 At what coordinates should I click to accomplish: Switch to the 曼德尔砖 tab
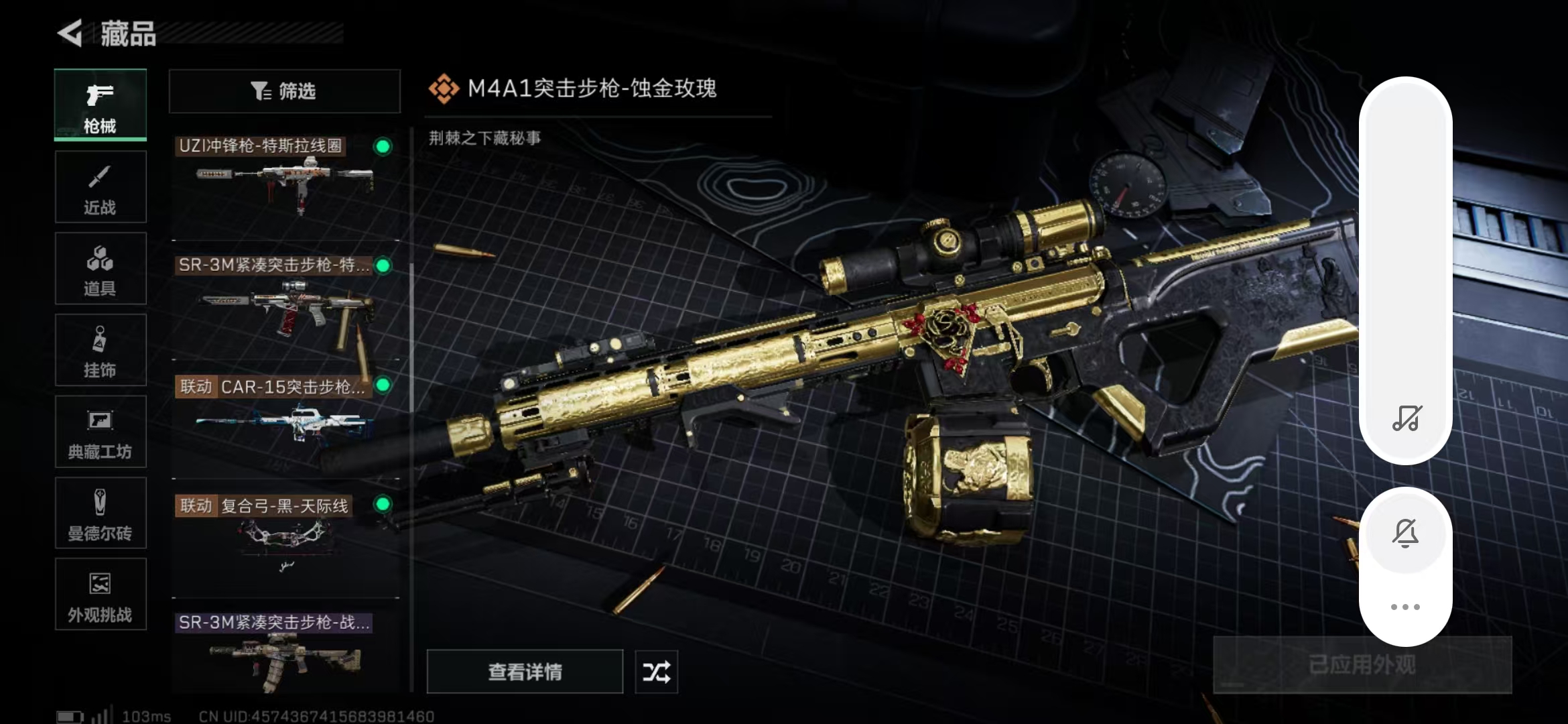point(101,513)
